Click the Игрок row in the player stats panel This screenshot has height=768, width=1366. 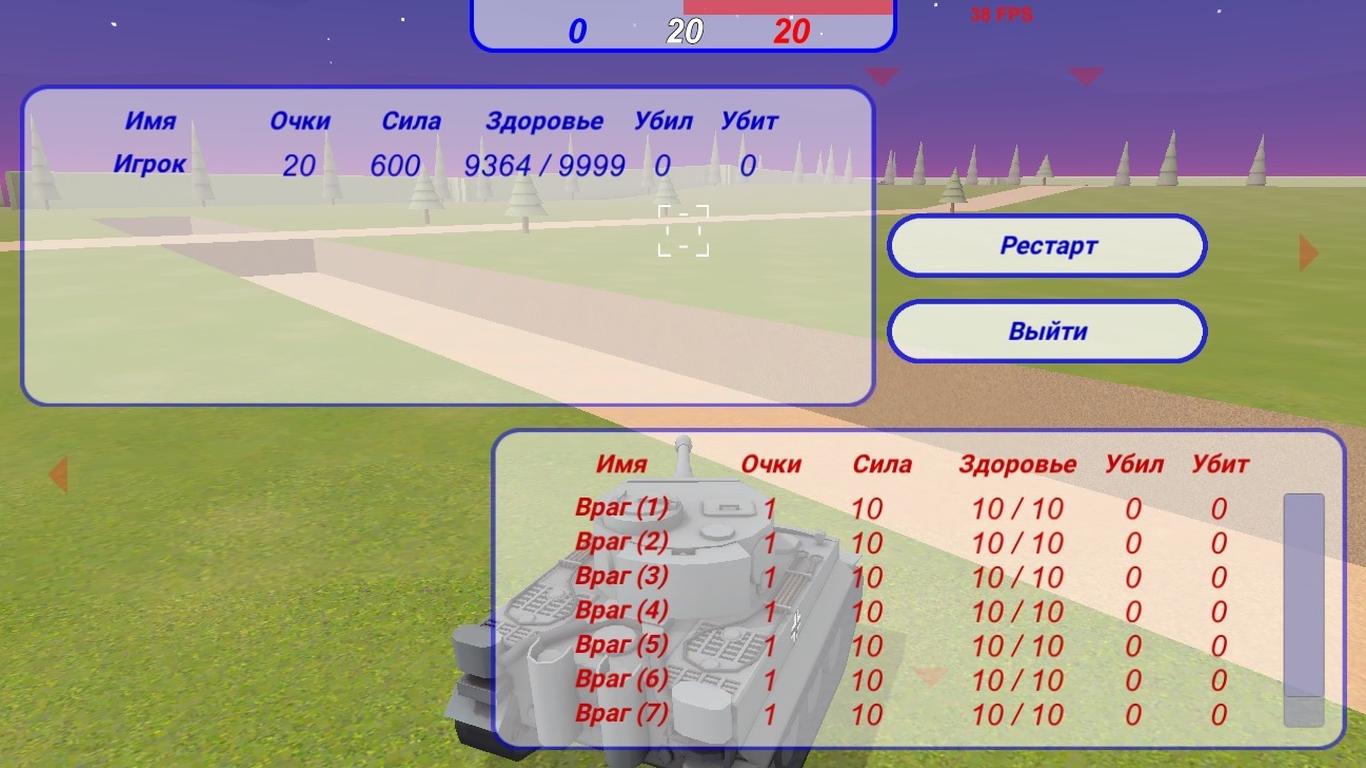pos(400,165)
